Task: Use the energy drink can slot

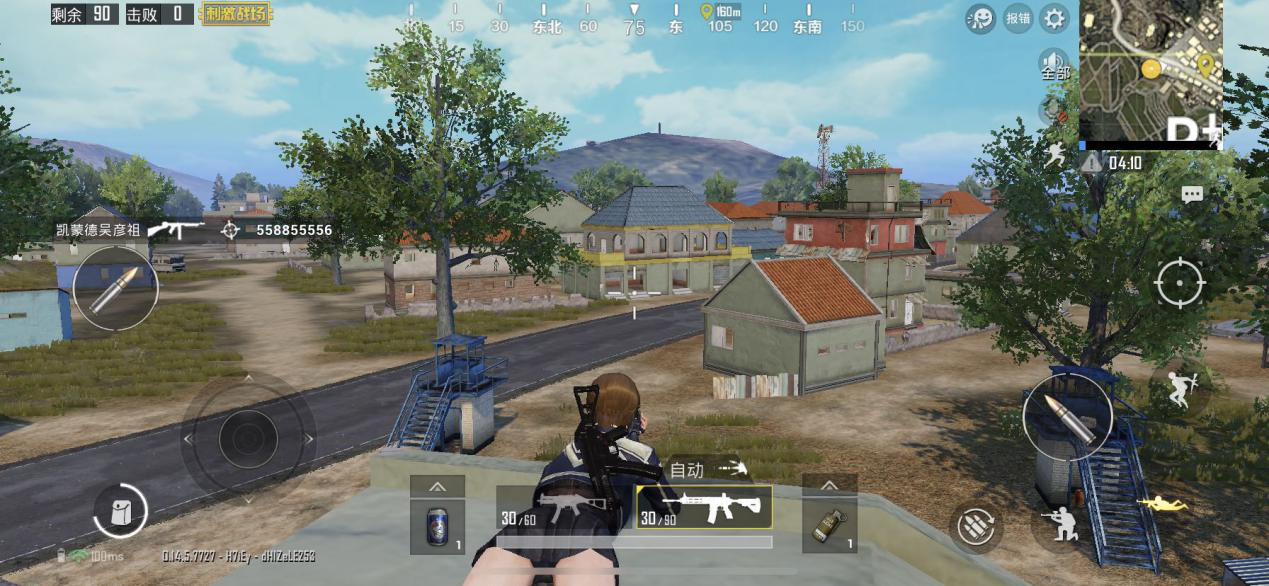Action: (x=437, y=525)
